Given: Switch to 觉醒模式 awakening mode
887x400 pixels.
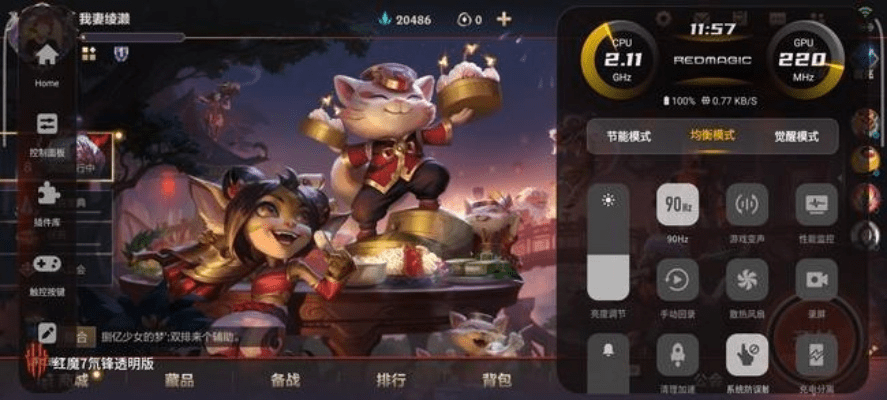Looking at the screenshot, I should (x=796, y=136).
